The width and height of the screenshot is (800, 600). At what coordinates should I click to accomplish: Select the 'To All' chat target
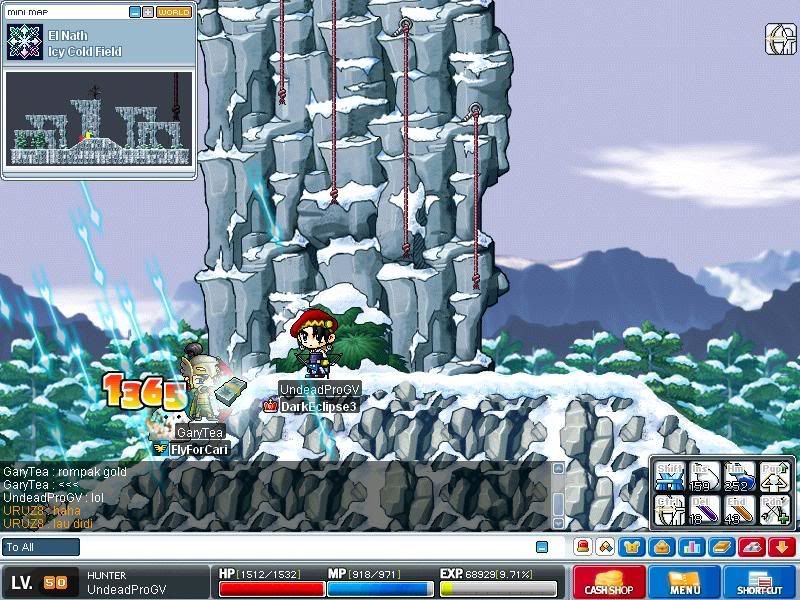coord(41,547)
